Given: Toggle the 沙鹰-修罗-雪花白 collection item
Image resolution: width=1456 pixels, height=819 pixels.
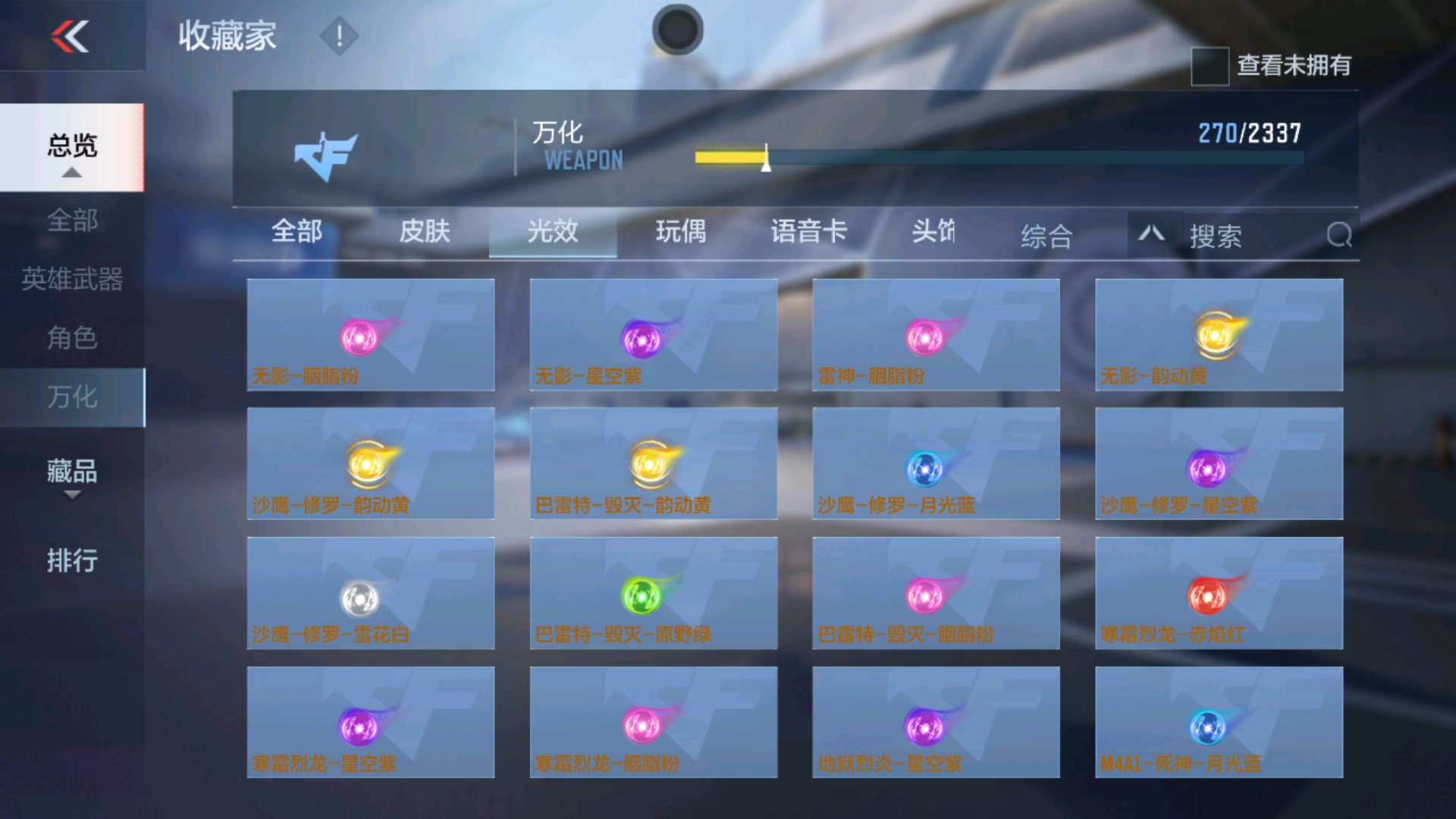Looking at the screenshot, I should click(369, 594).
